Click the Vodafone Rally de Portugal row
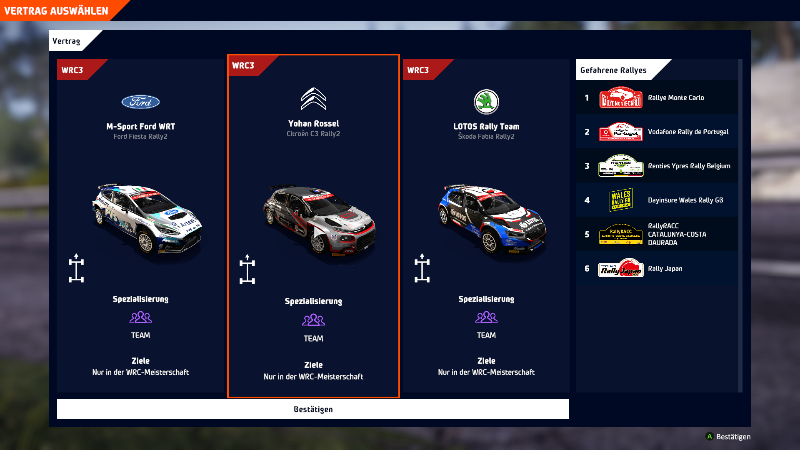Viewport: 800px width, 450px height. click(657, 132)
